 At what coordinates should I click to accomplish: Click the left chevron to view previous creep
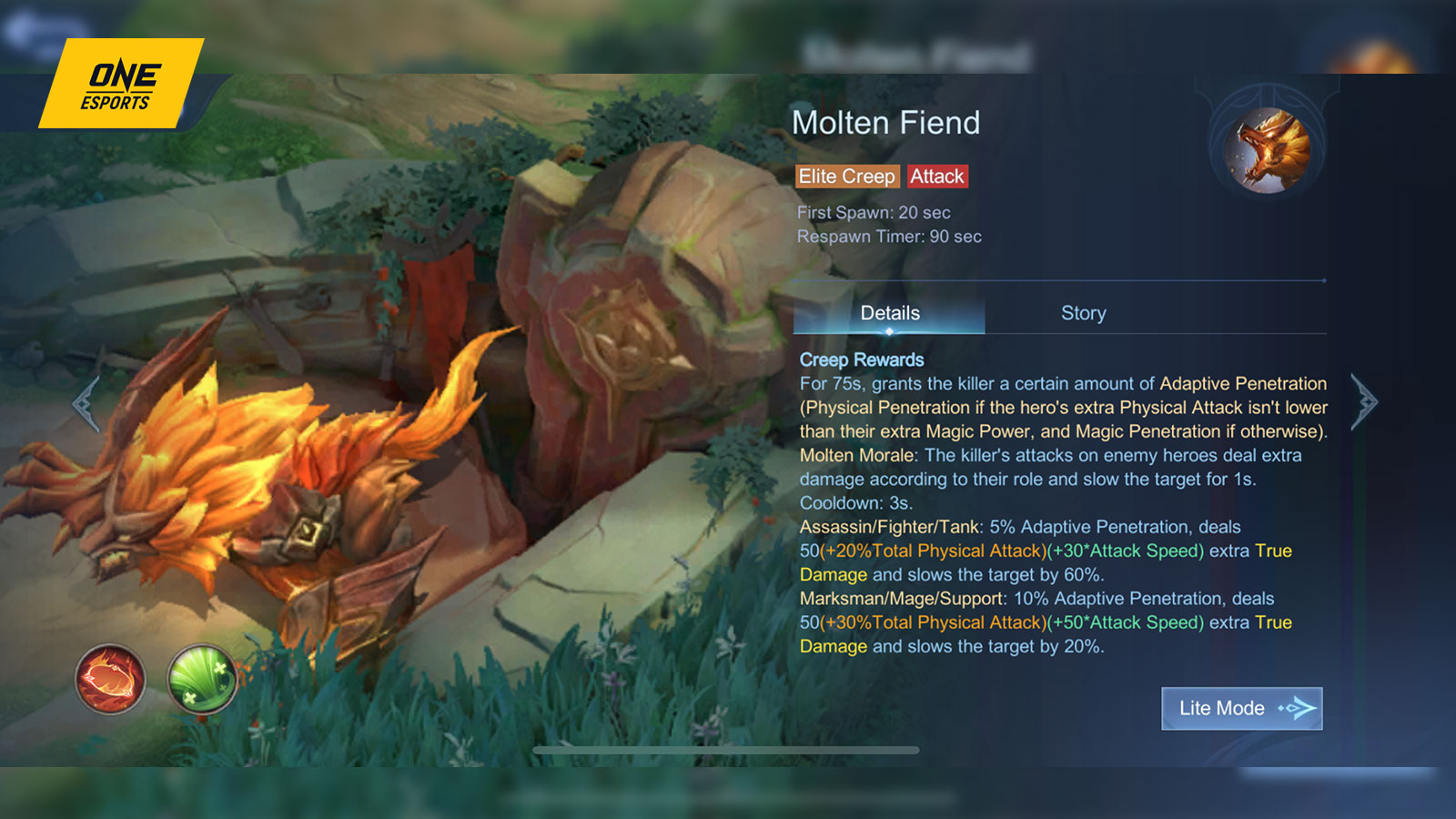(86, 405)
